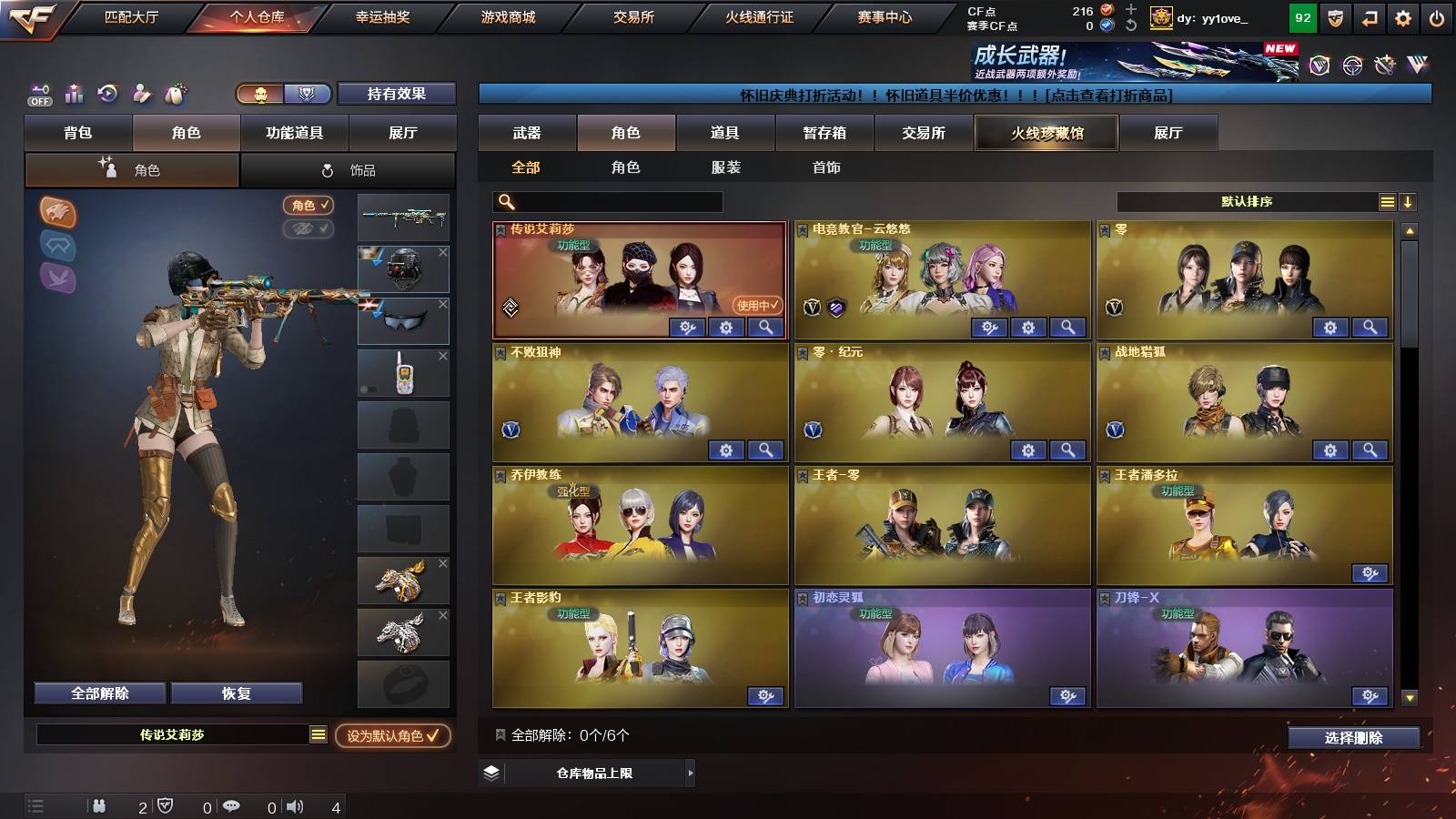Click the dog tag collection icon in the toolbar
Screen dimensions: 1456x819
[x=174, y=94]
